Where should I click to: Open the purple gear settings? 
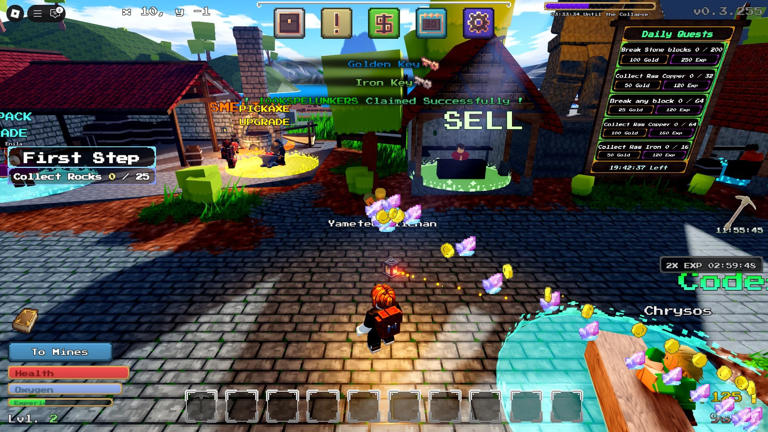pos(478,22)
